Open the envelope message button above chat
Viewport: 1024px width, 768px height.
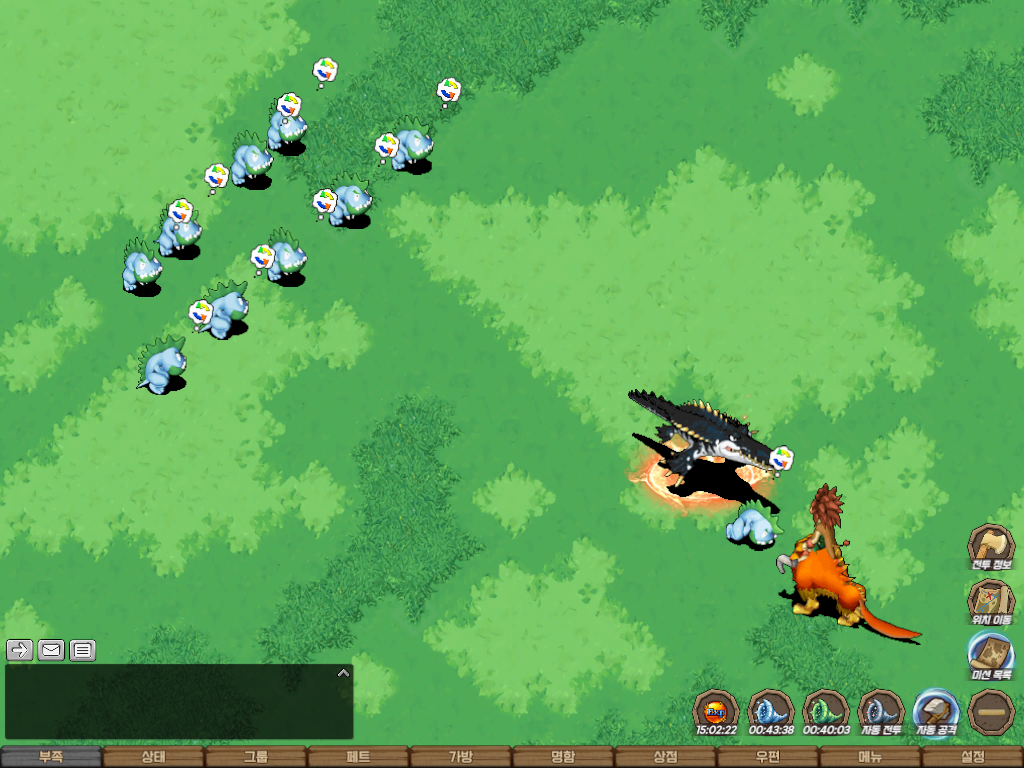51,650
